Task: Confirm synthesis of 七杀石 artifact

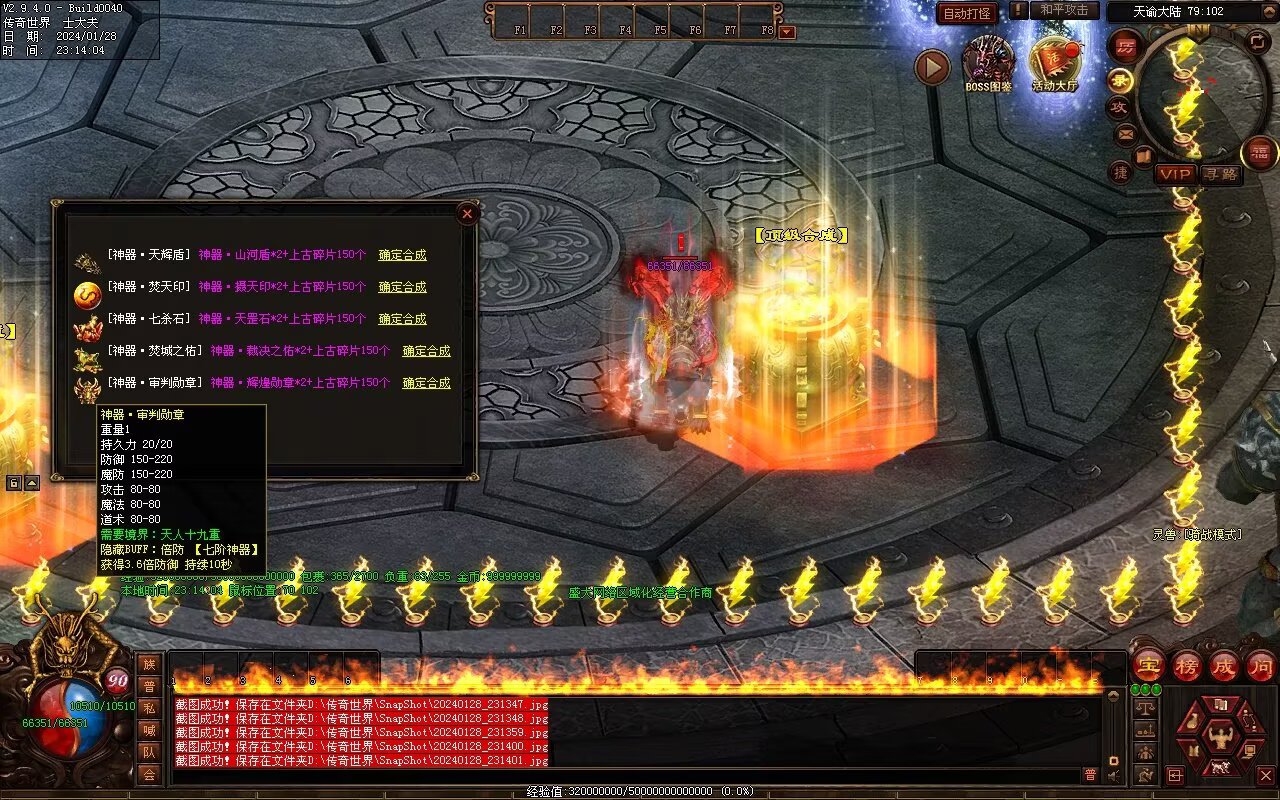Action: click(x=402, y=319)
